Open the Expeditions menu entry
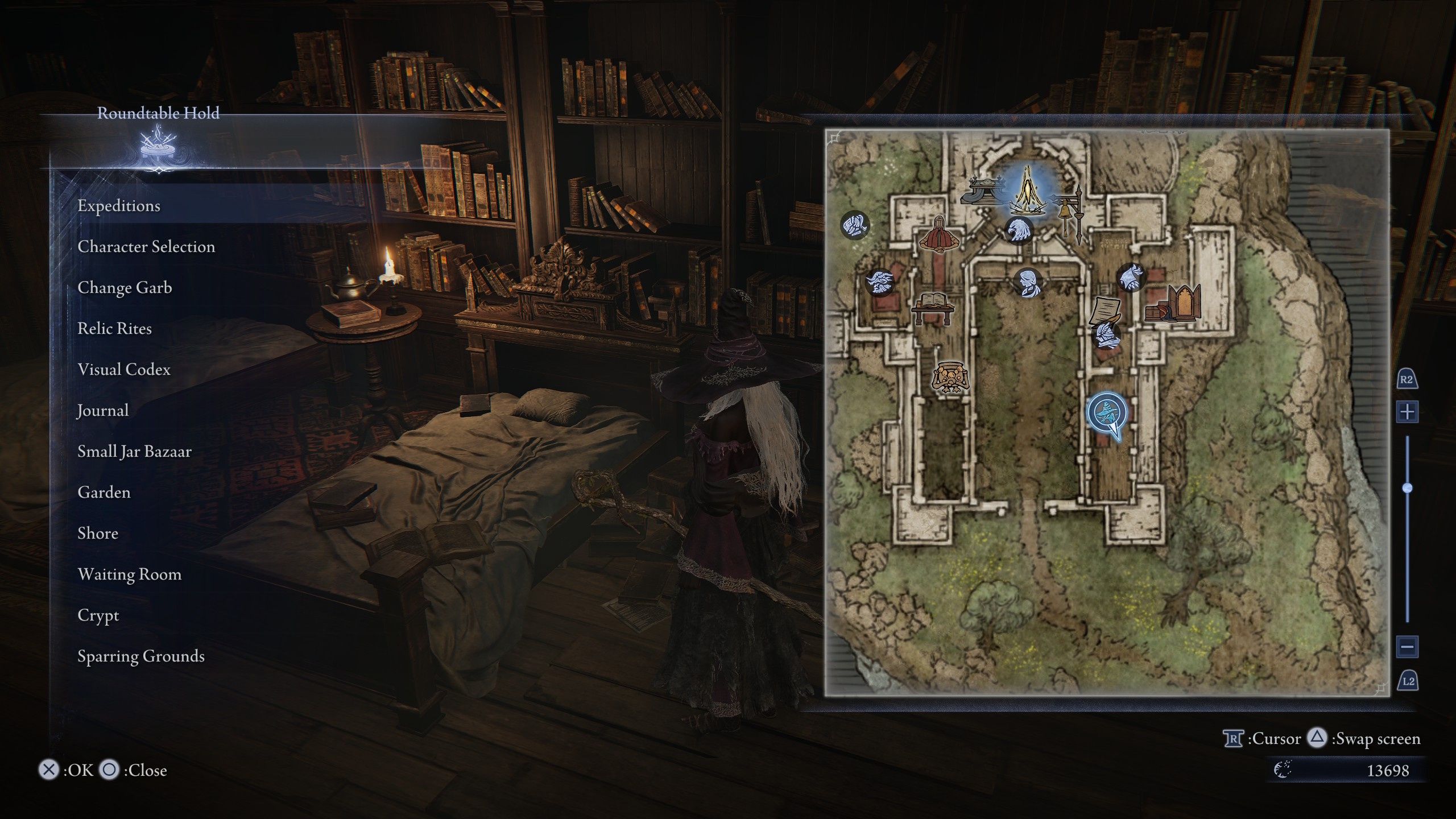The width and height of the screenshot is (1456, 819). 120,206
